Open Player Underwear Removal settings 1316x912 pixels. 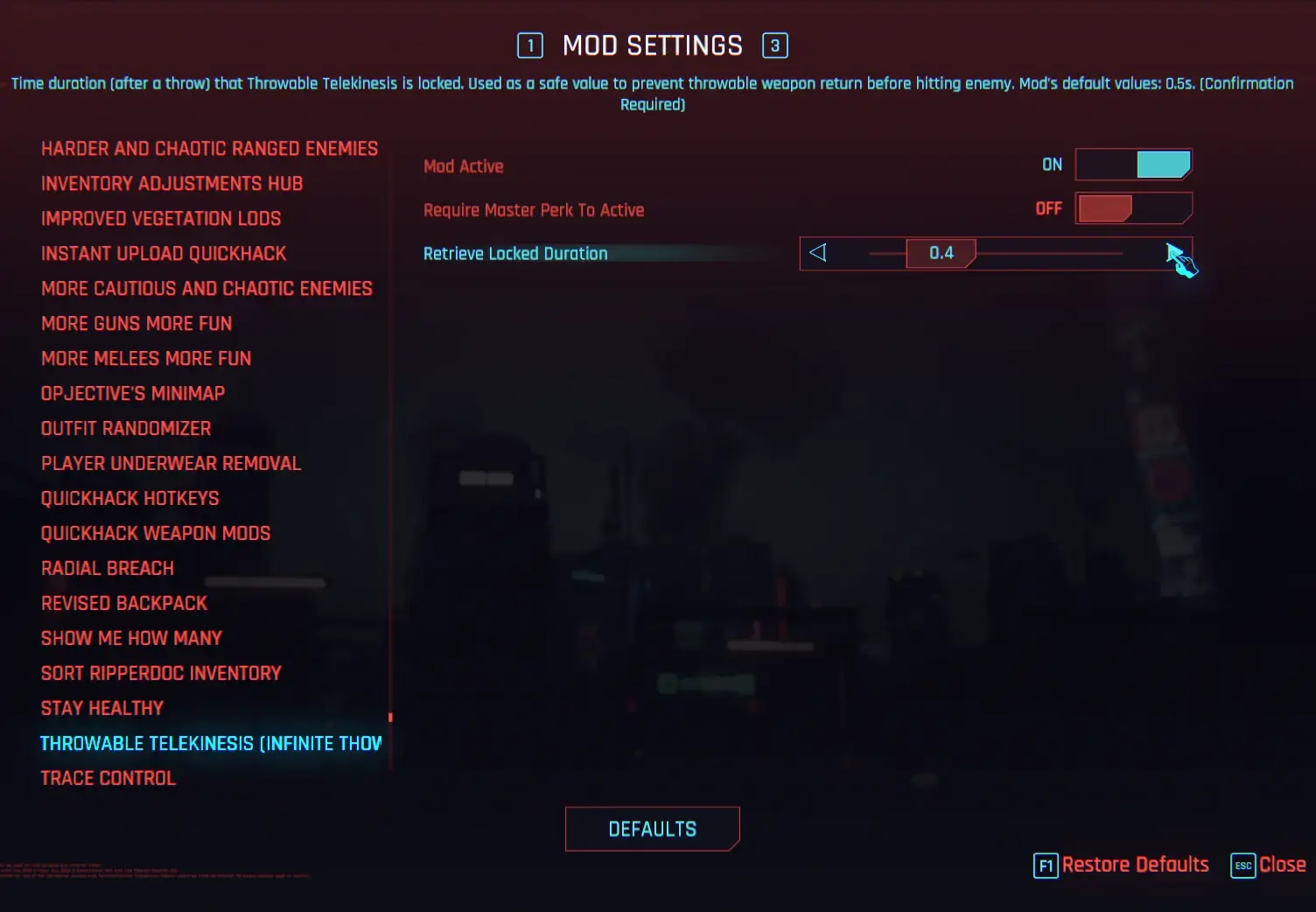(x=171, y=462)
